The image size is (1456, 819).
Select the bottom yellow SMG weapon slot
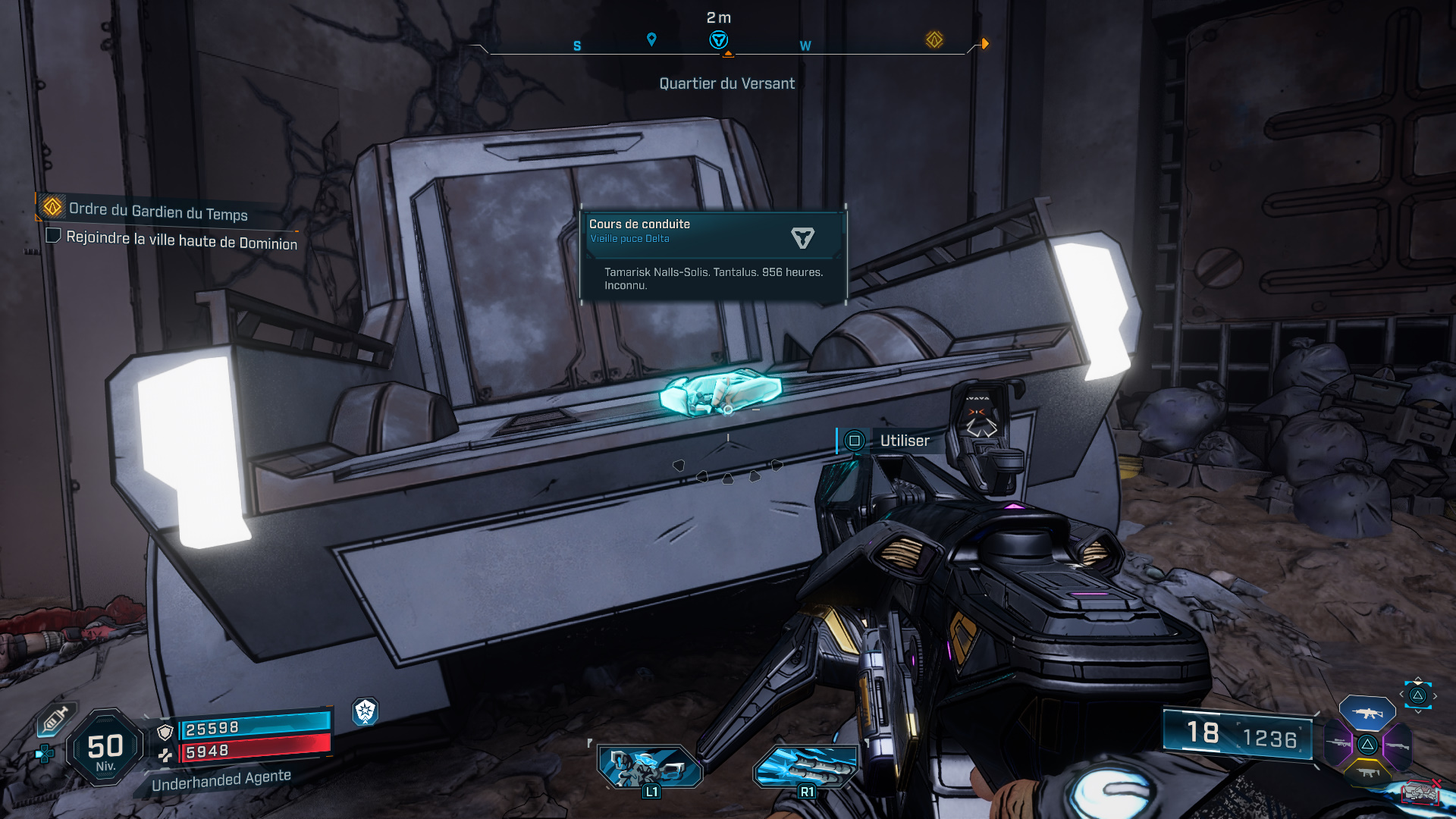(x=1367, y=773)
